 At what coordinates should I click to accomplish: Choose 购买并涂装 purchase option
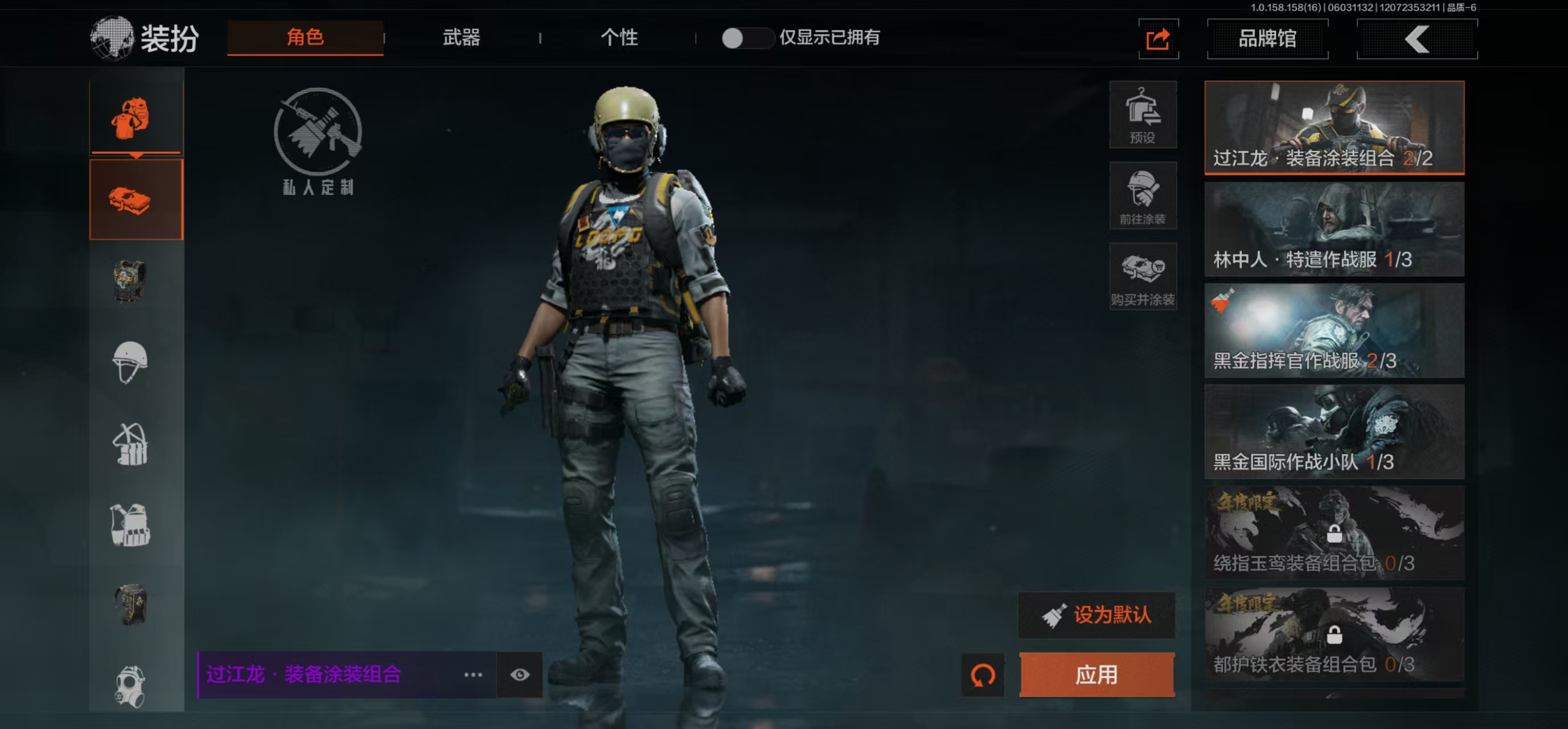click(1142, 277)
